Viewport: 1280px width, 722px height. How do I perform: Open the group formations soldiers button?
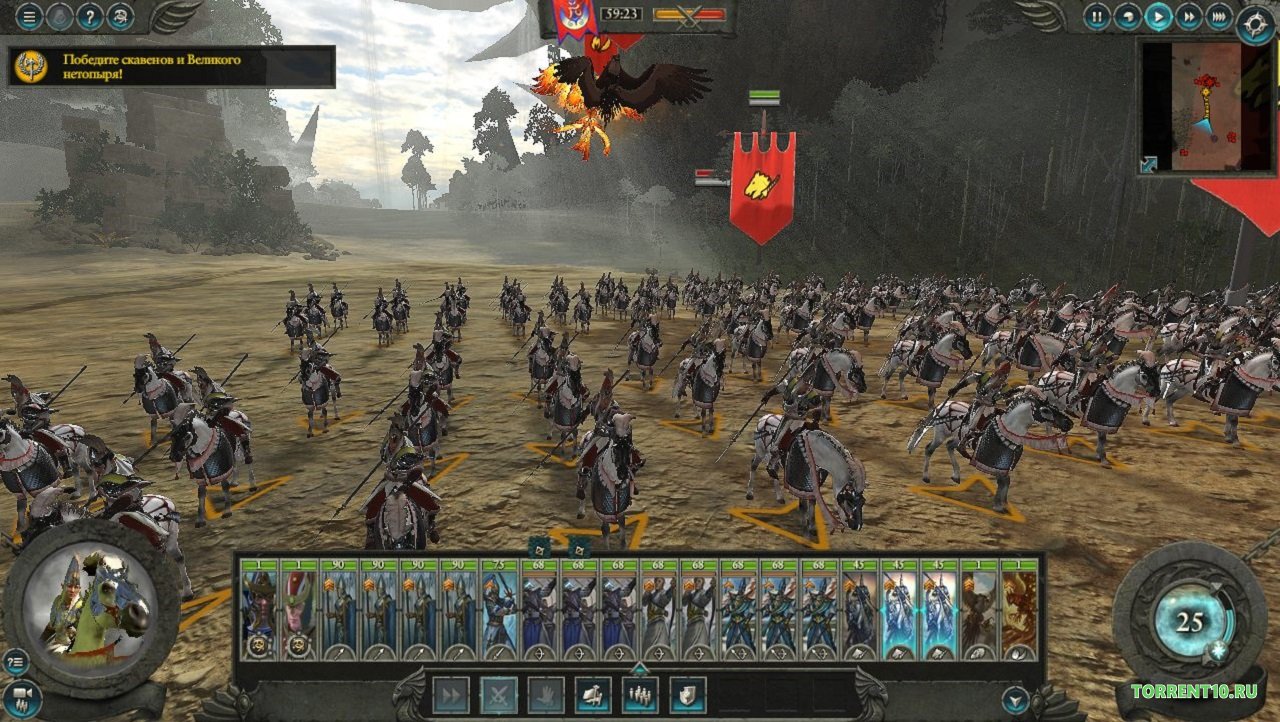pyautogui.click(x=640, y=695)
